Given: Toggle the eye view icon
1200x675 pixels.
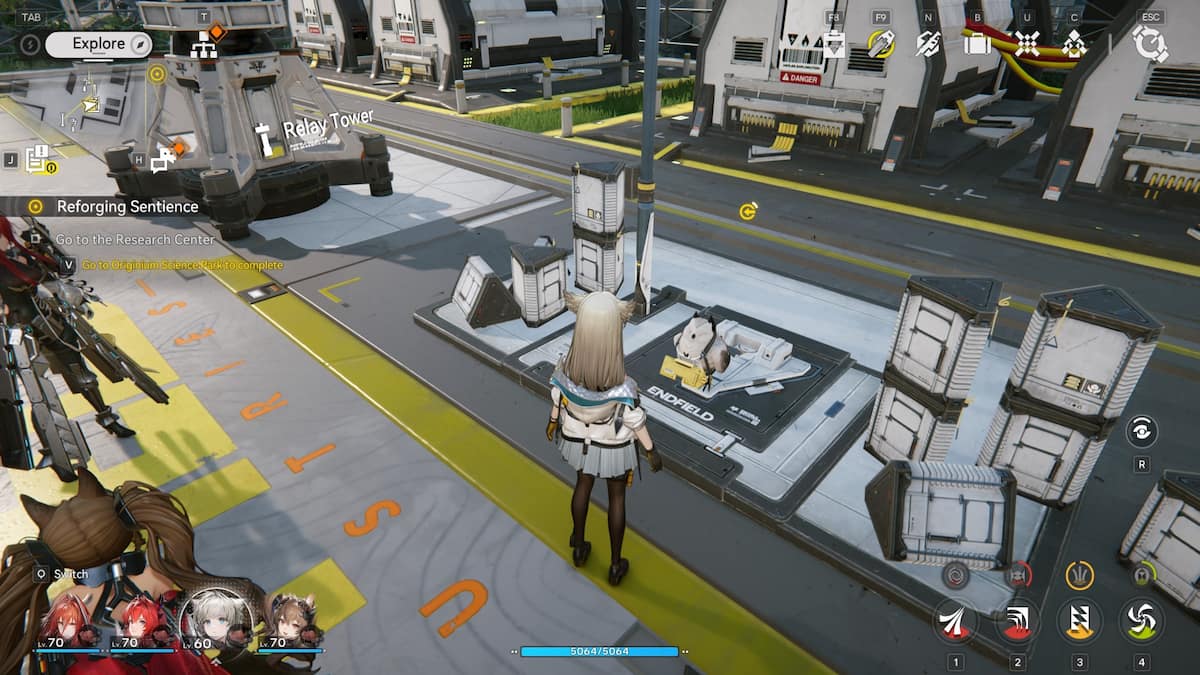Looking at the screenshot, I should click(1141, 431).
